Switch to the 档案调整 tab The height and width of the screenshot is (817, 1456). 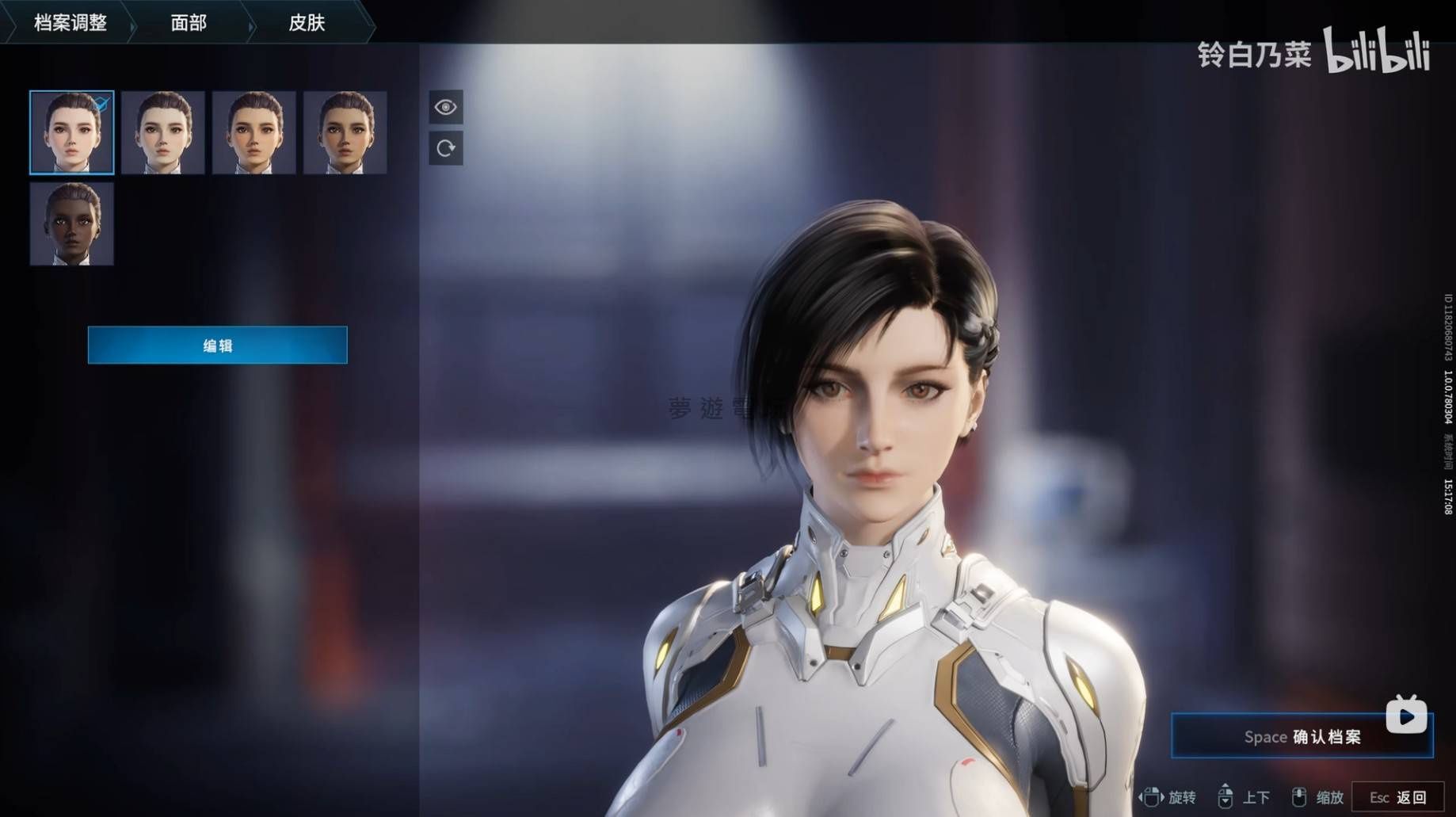coord(70,22)
